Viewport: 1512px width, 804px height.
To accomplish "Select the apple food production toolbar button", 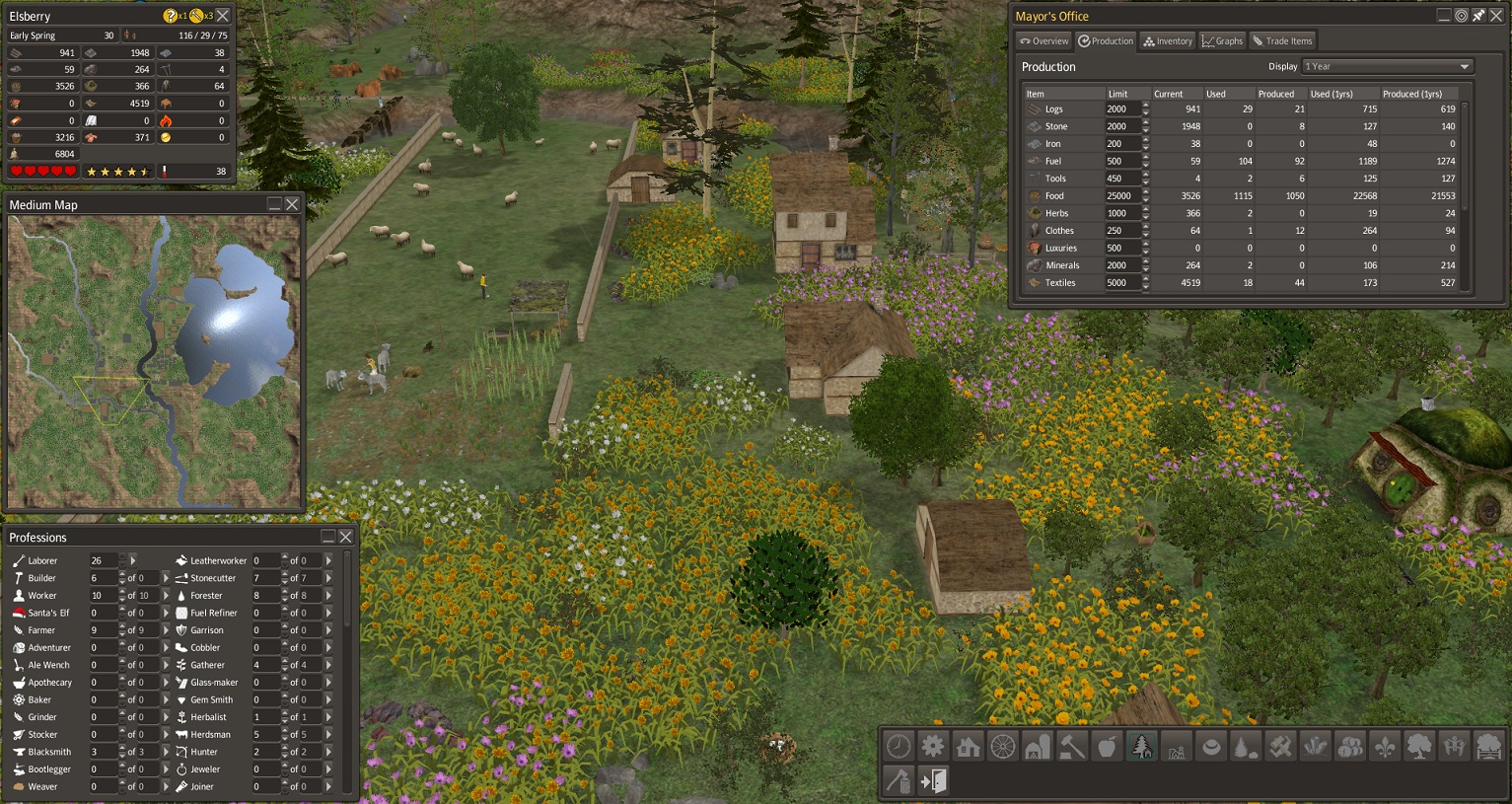I will [x=1107, y=747].
